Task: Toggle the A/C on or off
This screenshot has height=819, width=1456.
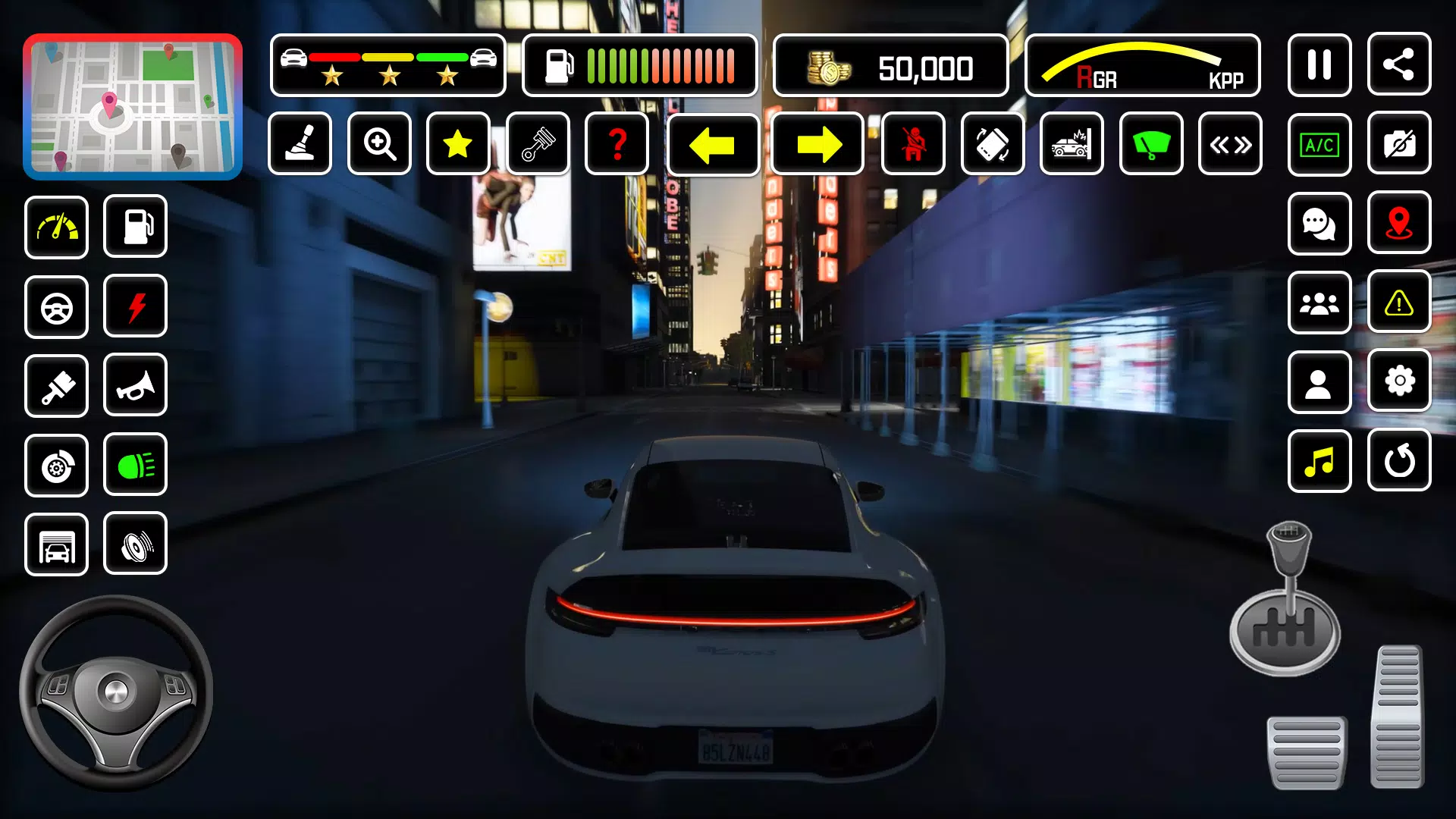Action: [1319, 144]
